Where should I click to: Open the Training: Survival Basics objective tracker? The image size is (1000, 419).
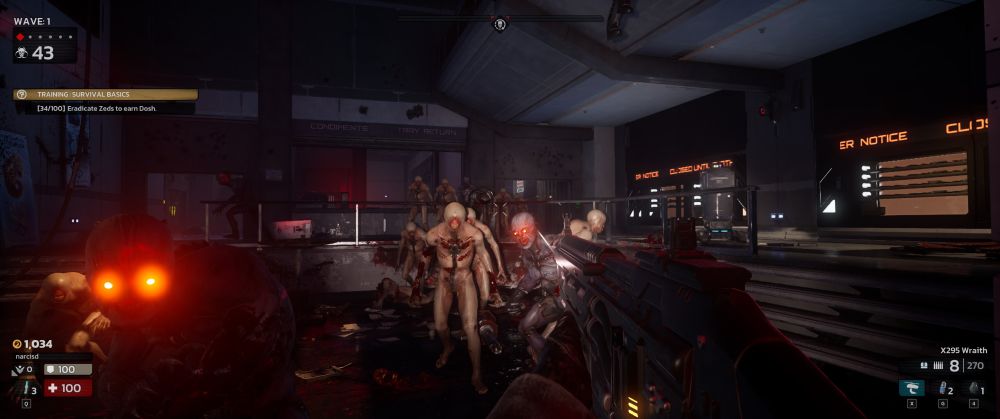click(x=105, y=95)
